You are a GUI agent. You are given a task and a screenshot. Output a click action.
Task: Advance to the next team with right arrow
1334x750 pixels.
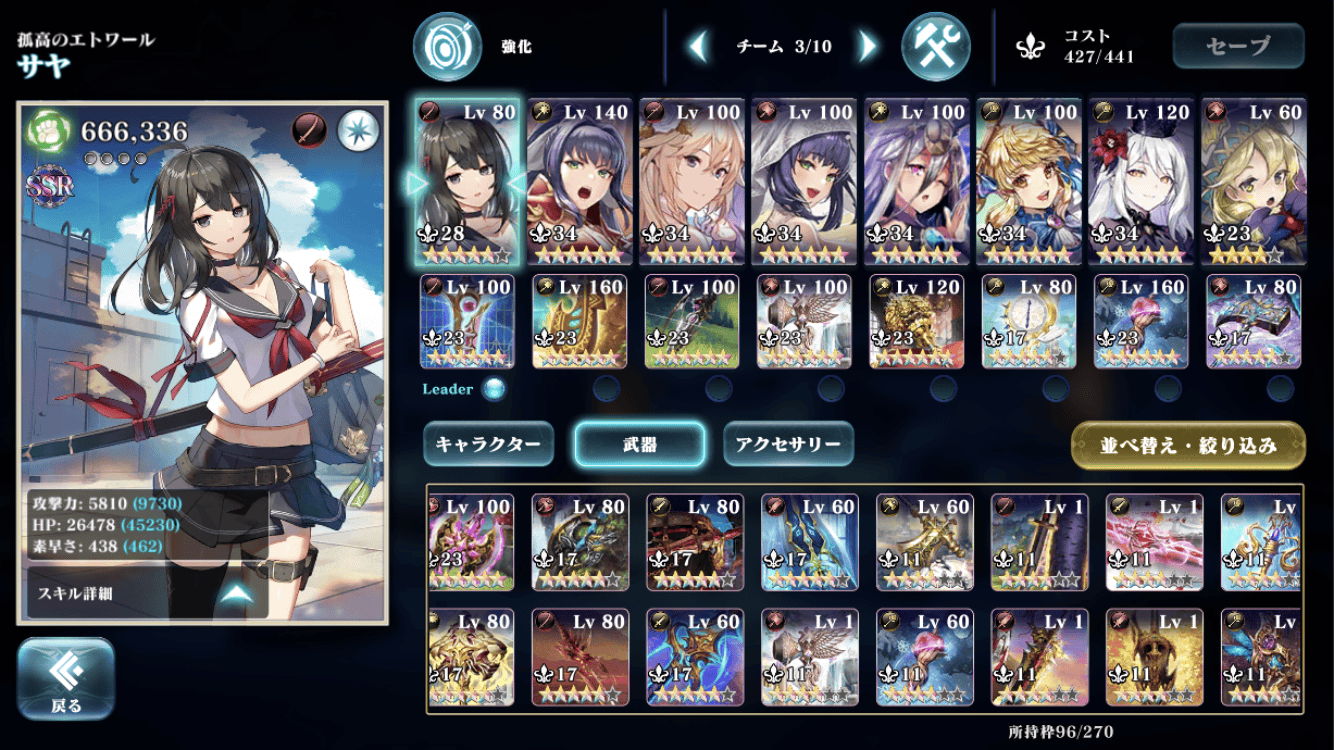click(x=868, y=46)
